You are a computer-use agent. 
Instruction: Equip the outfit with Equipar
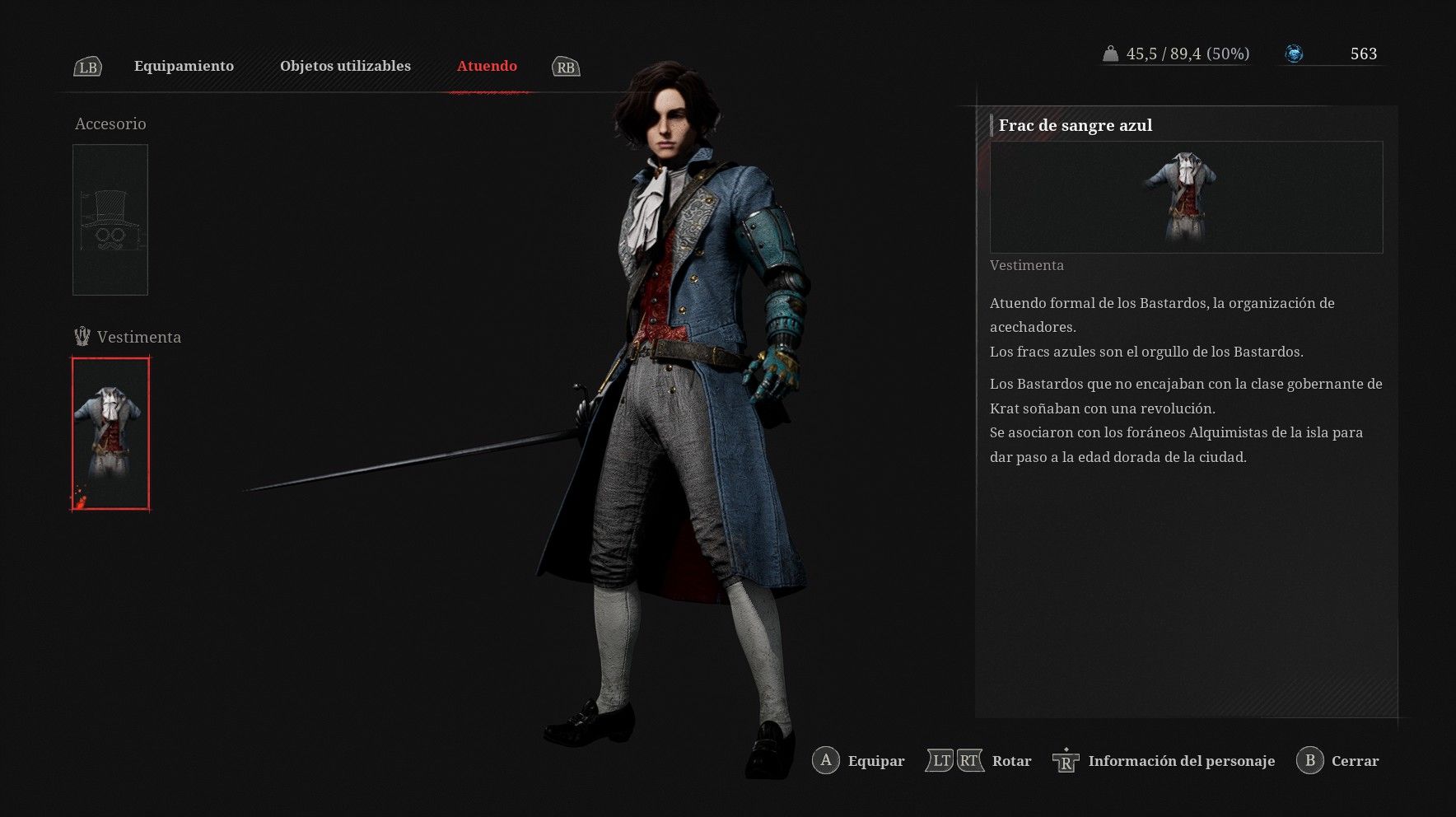(x=859, y=761)
